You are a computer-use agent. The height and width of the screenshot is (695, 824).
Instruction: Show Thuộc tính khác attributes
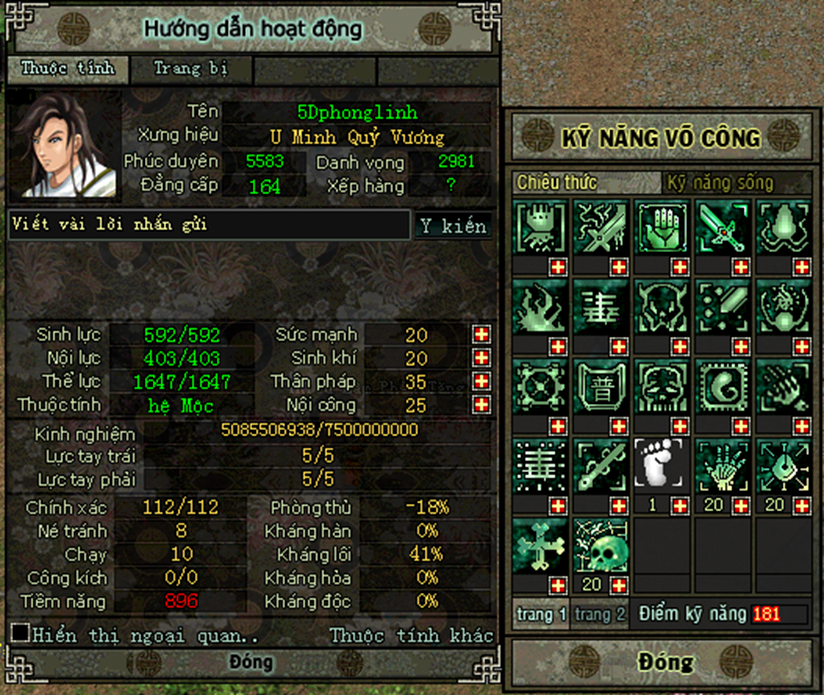tap(411, 635)
